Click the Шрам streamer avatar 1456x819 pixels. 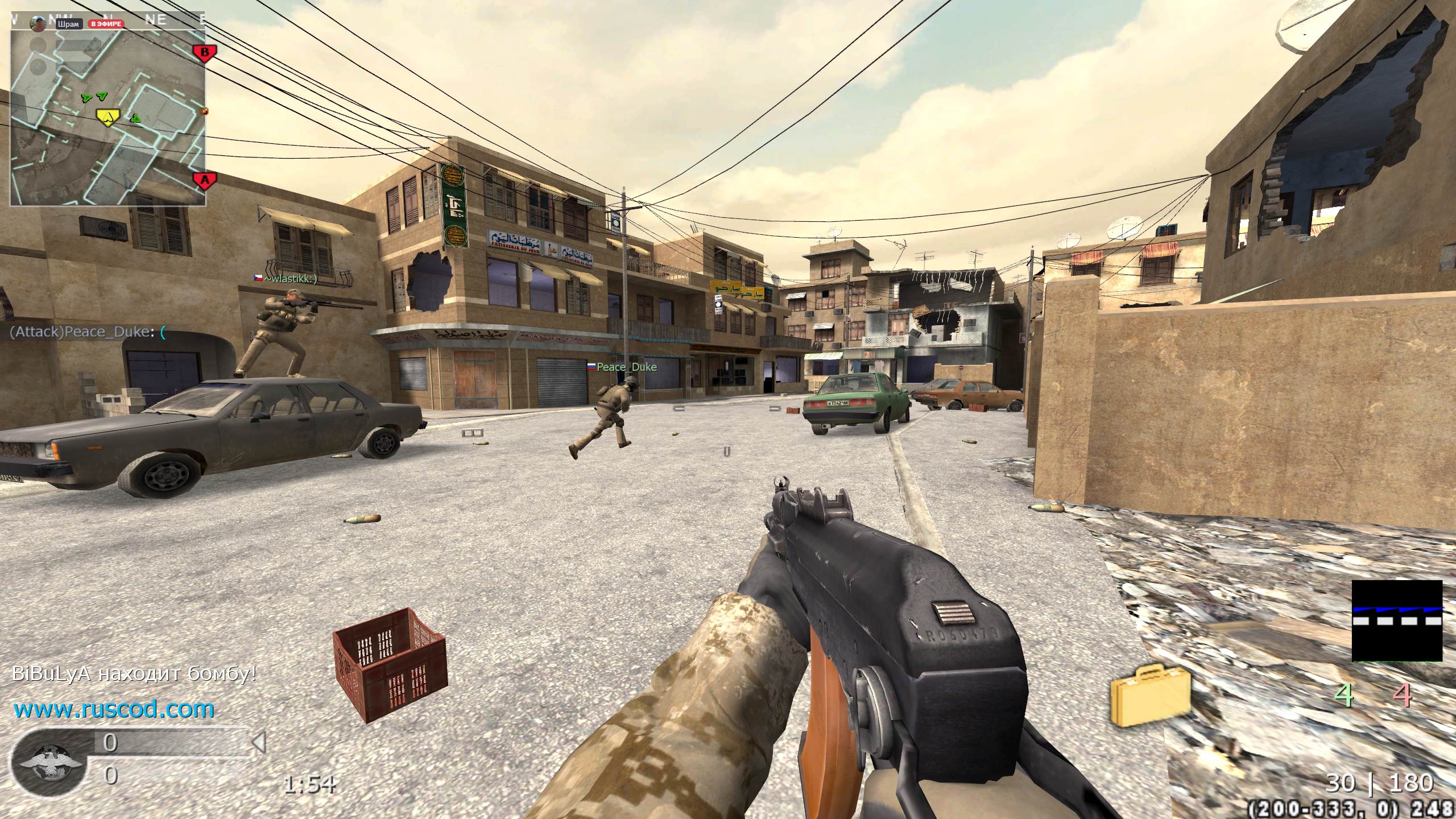(x=39, y=24)
